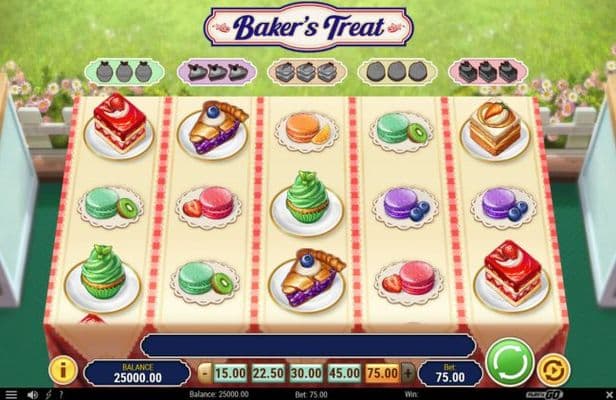Increase the bet with the plus button
Screen dimensions: 616x400
(x=407, y=373)
